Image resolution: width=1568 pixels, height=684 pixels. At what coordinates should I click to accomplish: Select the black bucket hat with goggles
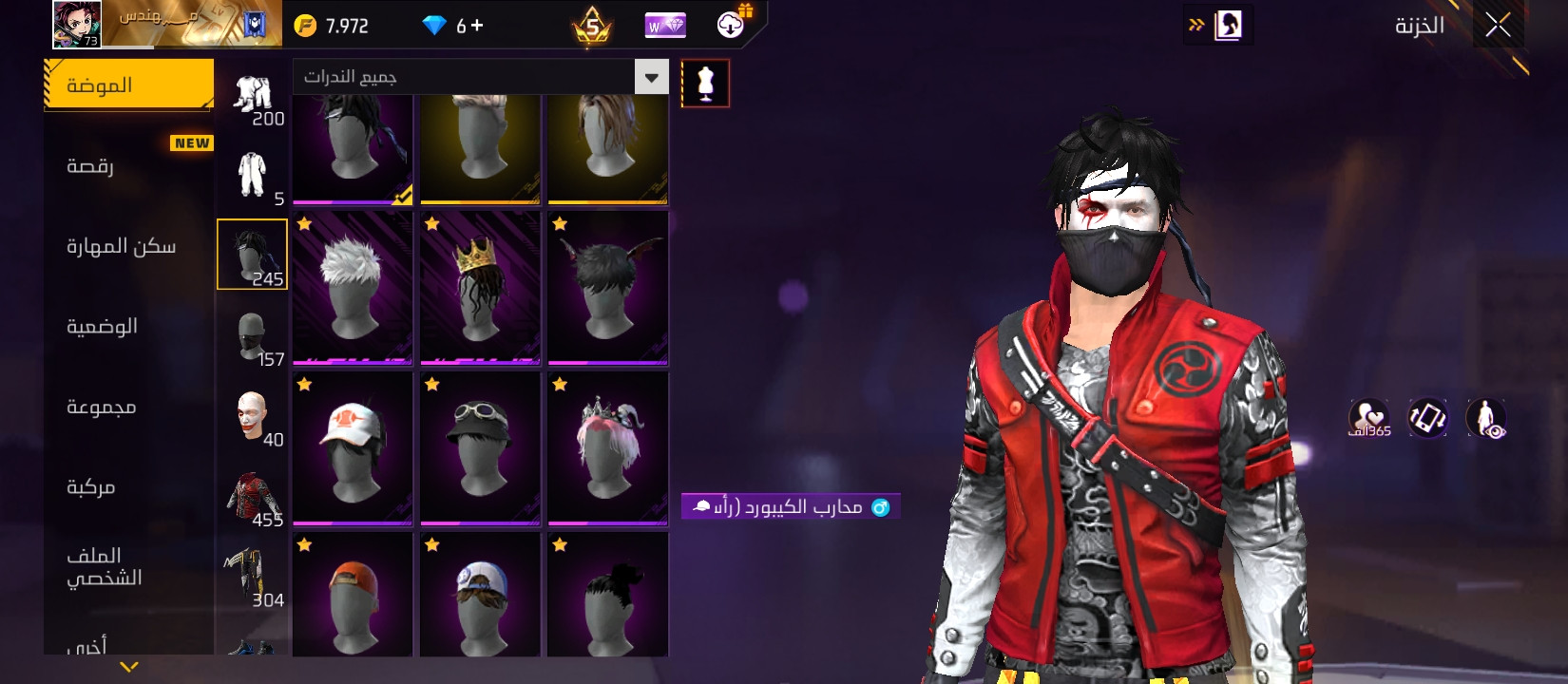(480, 448)
